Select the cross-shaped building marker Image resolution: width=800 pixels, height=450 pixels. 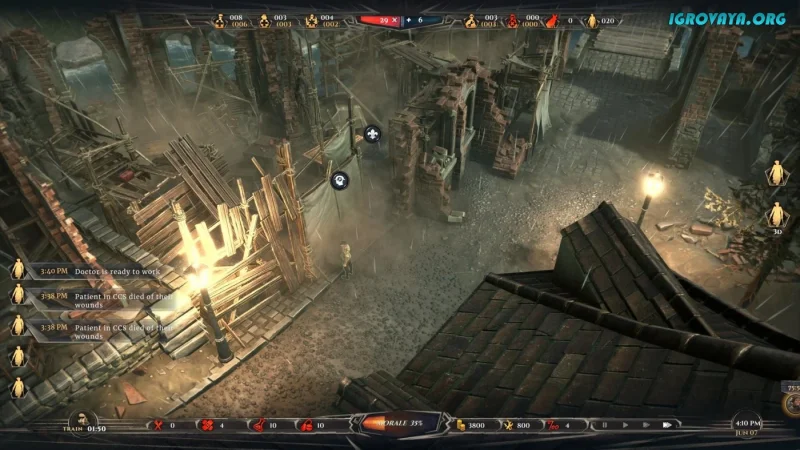(x=372, y=133)
